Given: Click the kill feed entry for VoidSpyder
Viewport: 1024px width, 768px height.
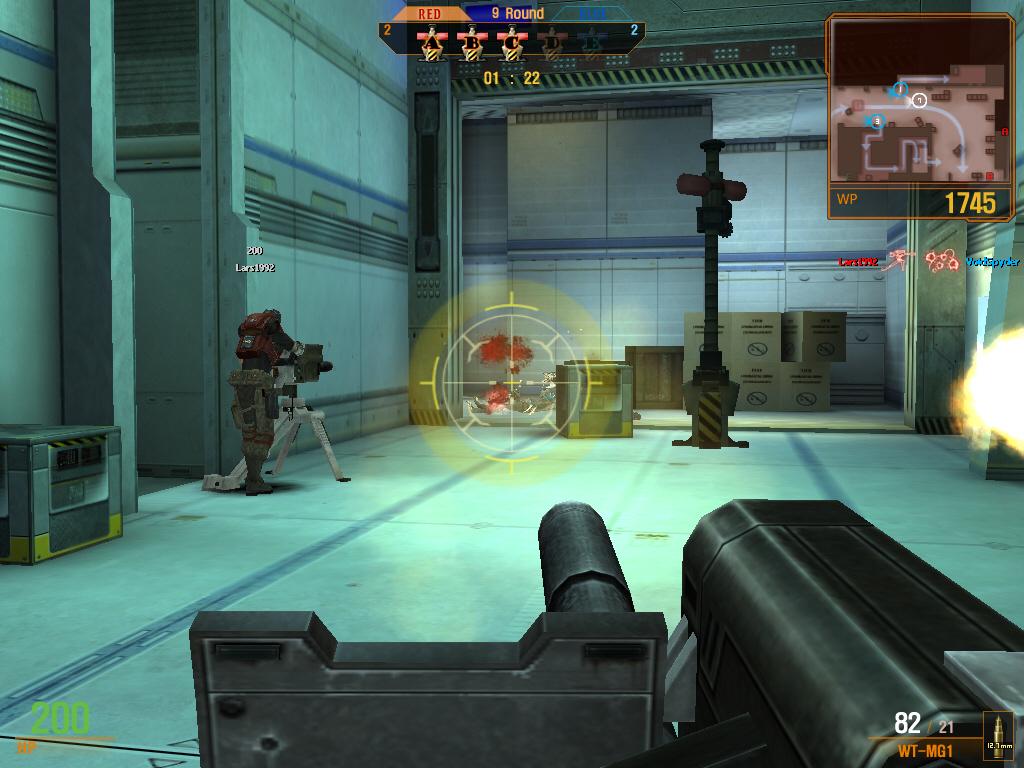Looking at the screenshot, I should (992, 262).
